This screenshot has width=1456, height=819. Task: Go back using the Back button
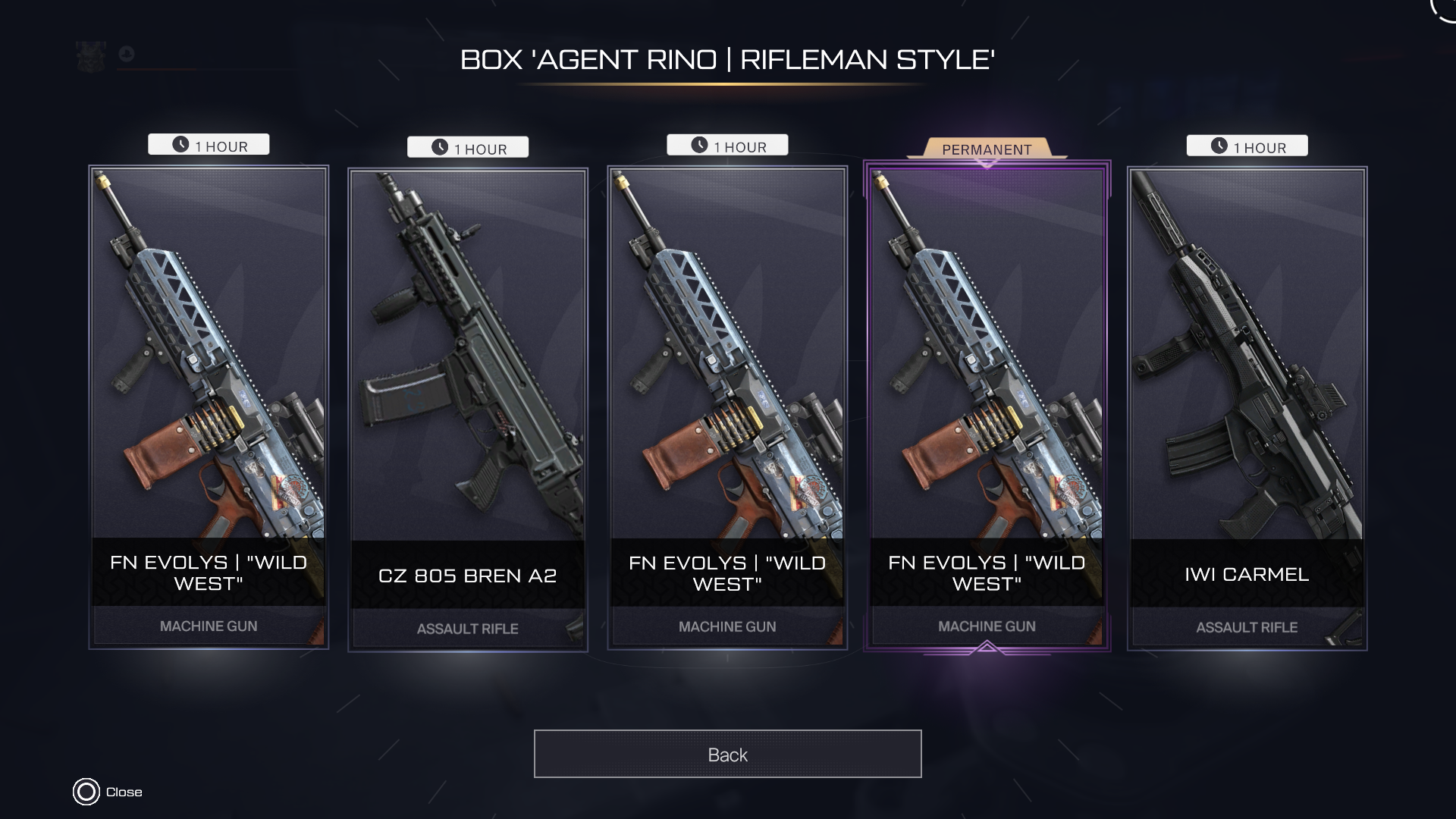pyautogui.click(x=727, y=754)
